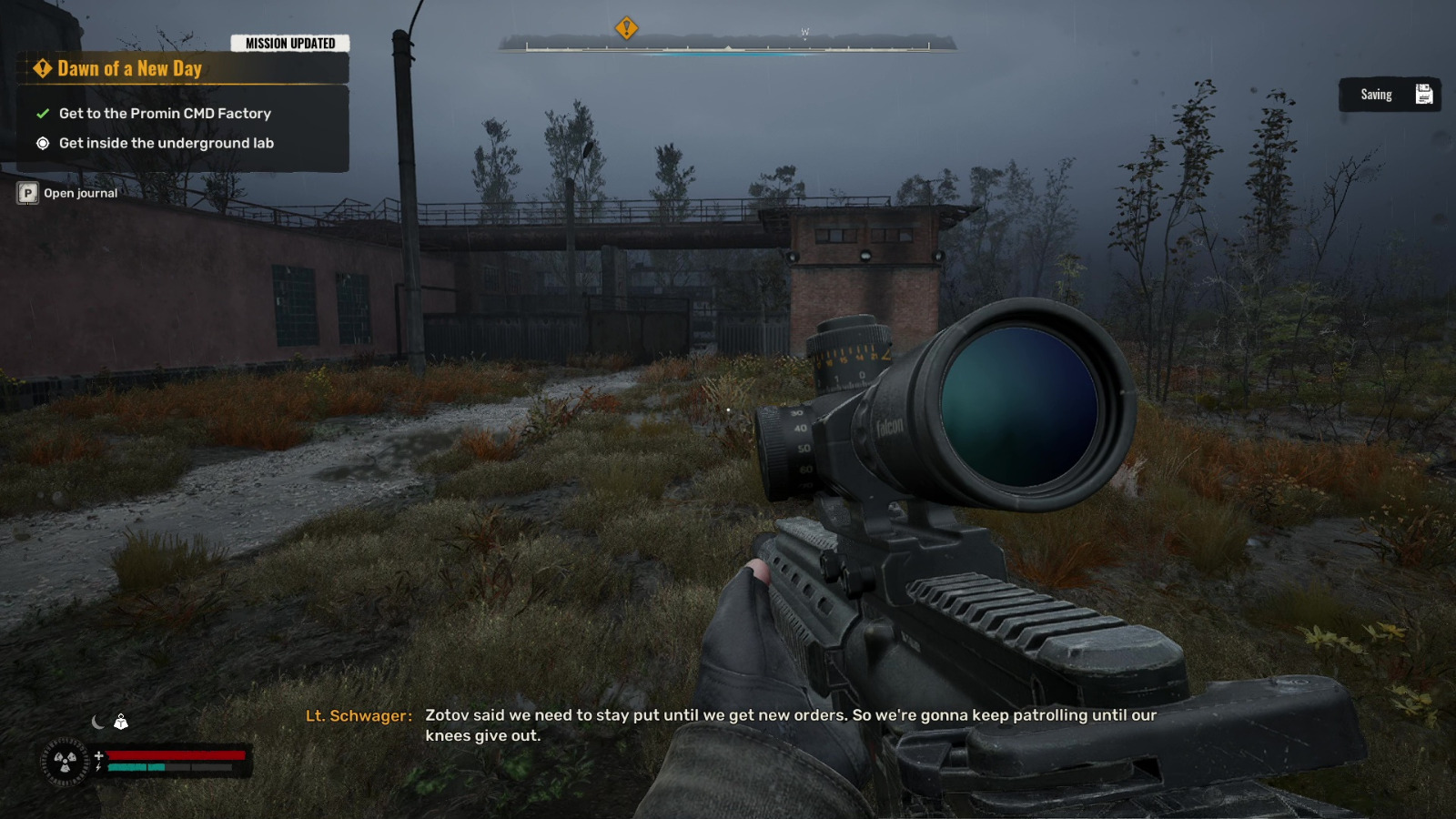Click the yellow hazard marker on the compass
Image resolution: width=1456 pixels, height=819 pixels.
click(x=626, y=29)
